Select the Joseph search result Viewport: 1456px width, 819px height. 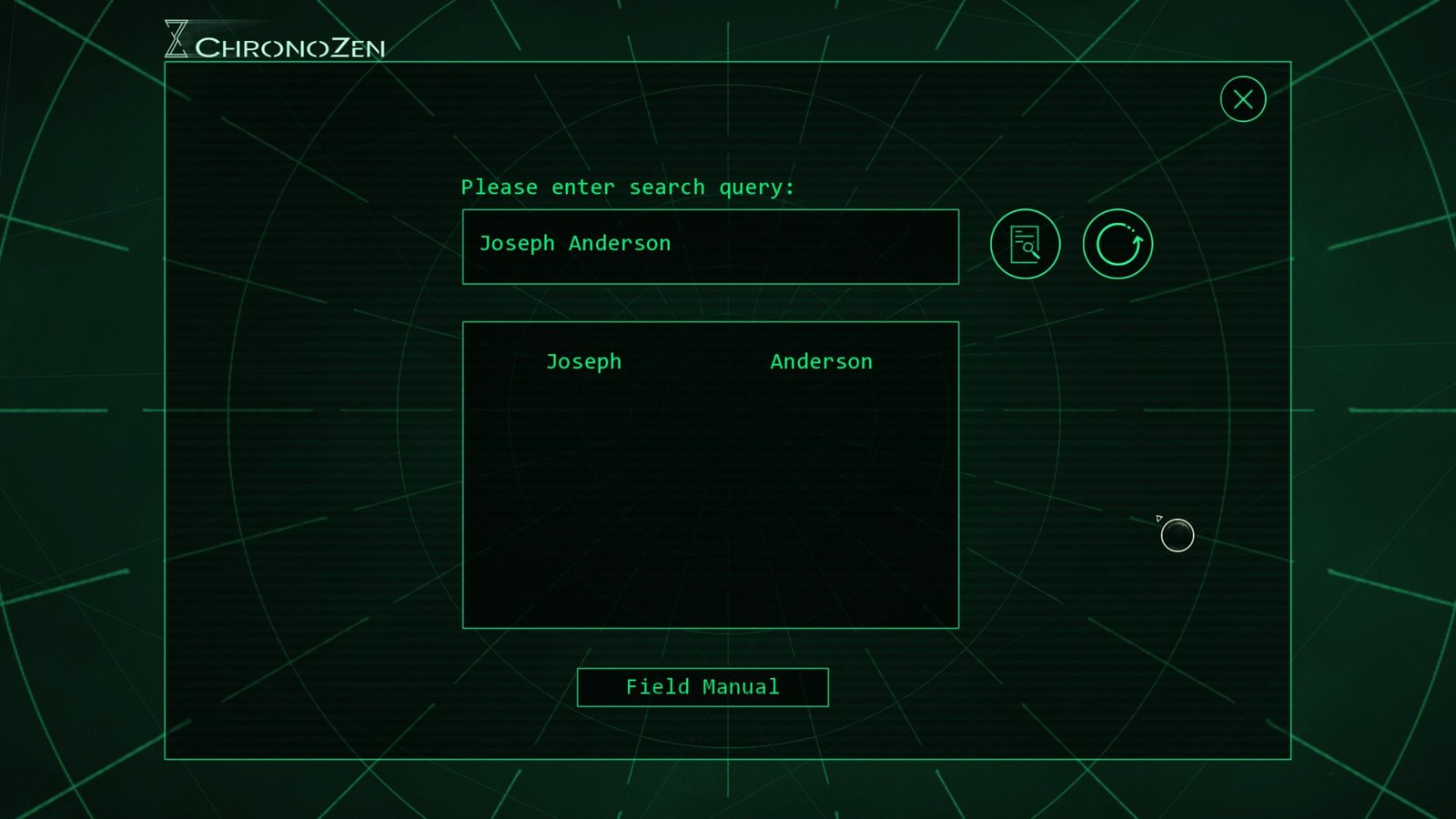pyautogui.click(x=583, y=361)
